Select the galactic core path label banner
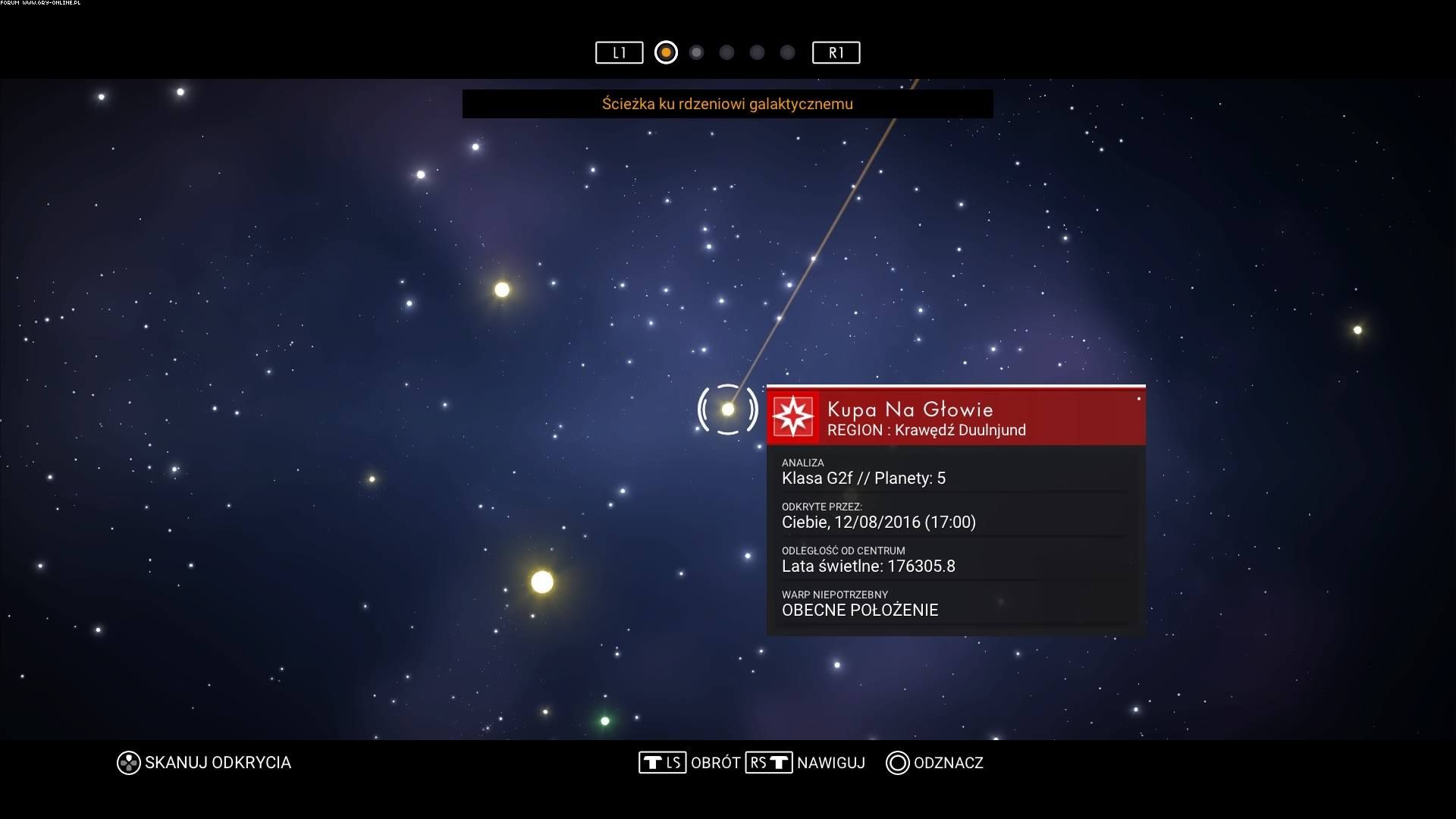This screenshot has width=1456, height=819. tap(727, 104)
